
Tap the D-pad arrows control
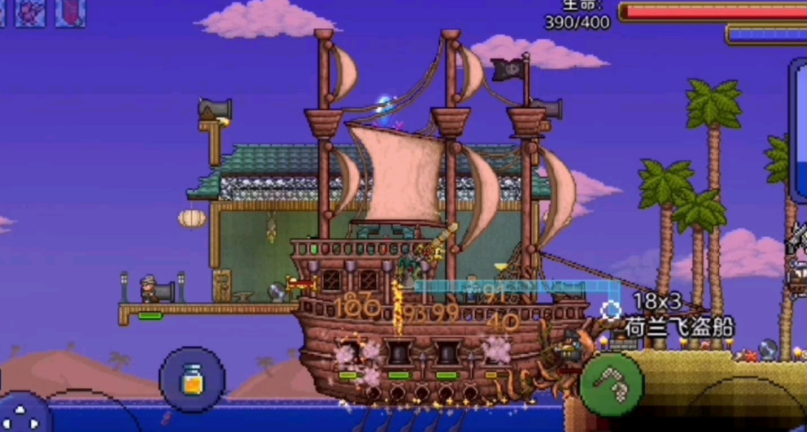[22, 414]
